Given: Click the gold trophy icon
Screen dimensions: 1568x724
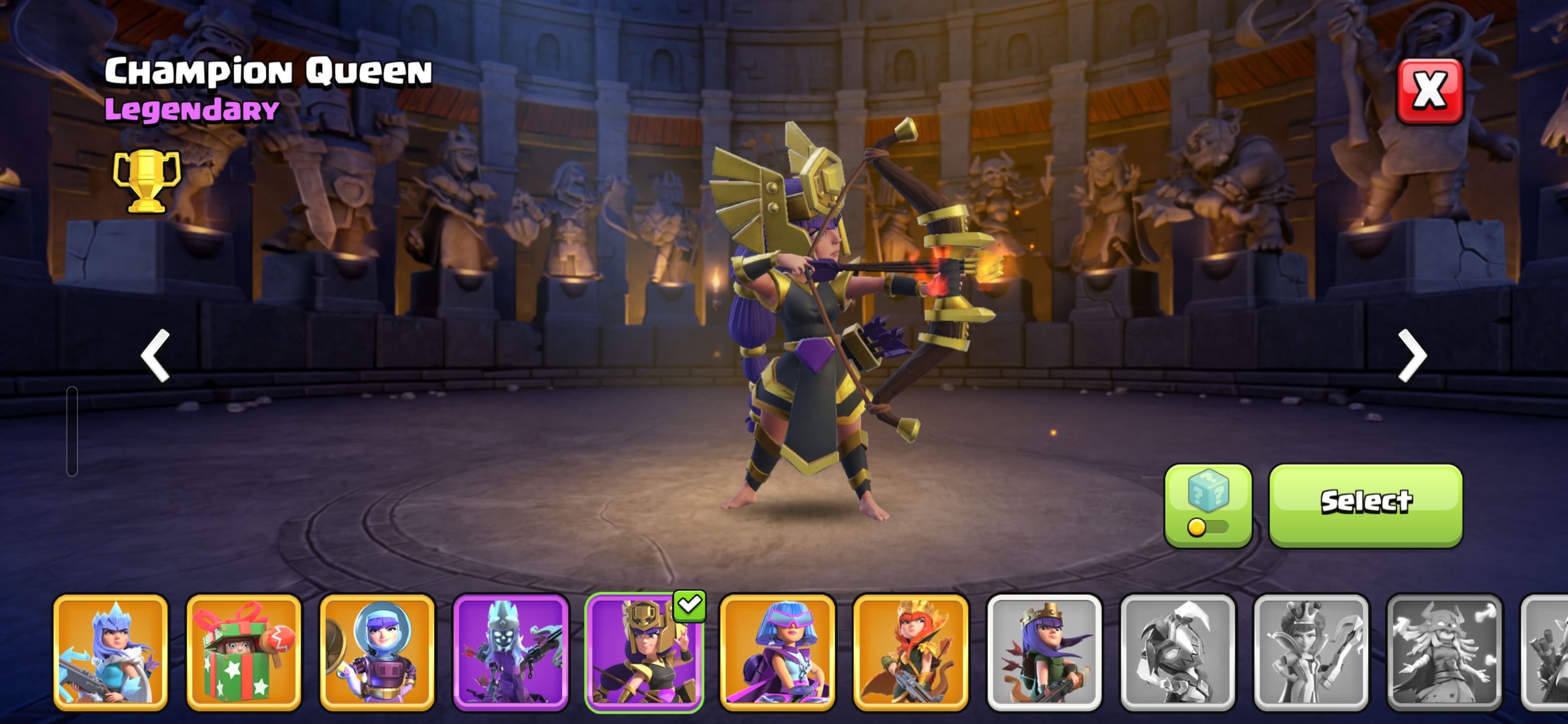Looking at the screenshot, I should click(x=147, y=181).
